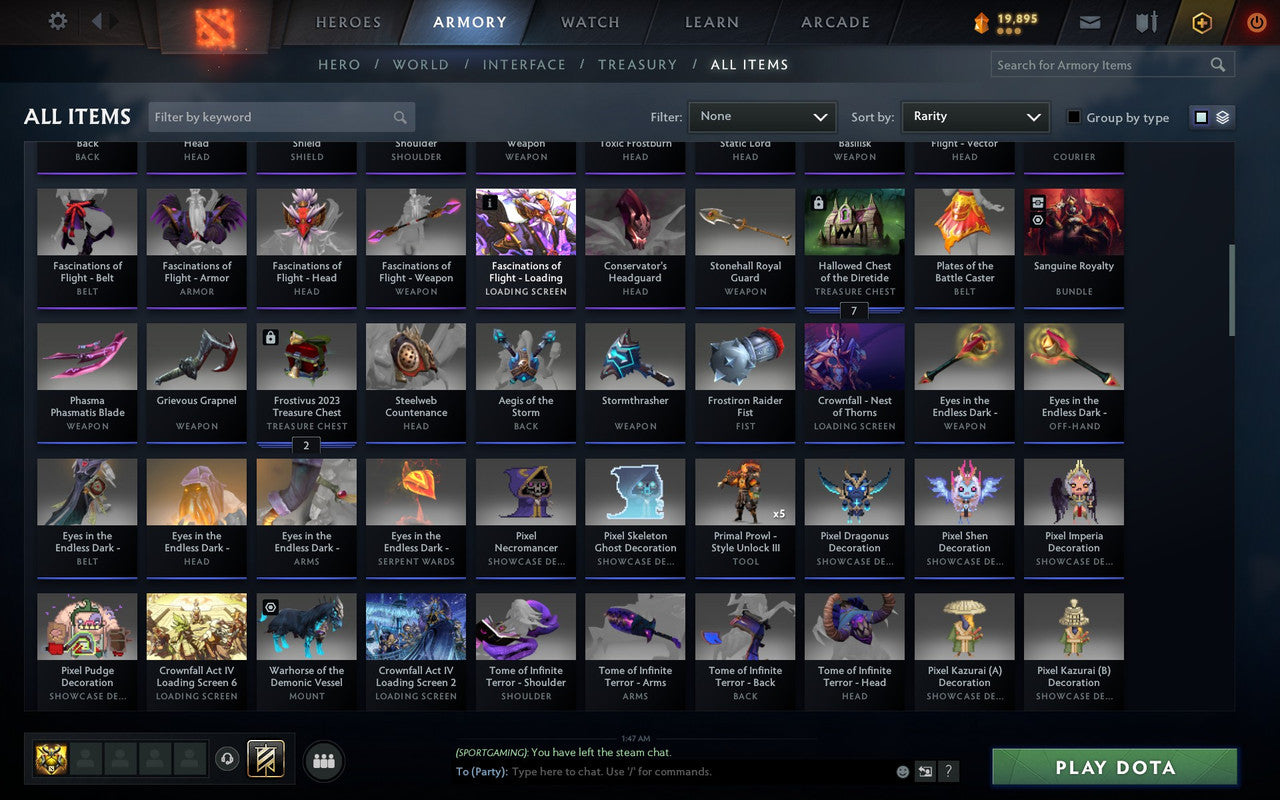Viewport: 1280px width, 800px height.
Task: Enable the Group by type checkbox
Action: [x=1075, y=117]
